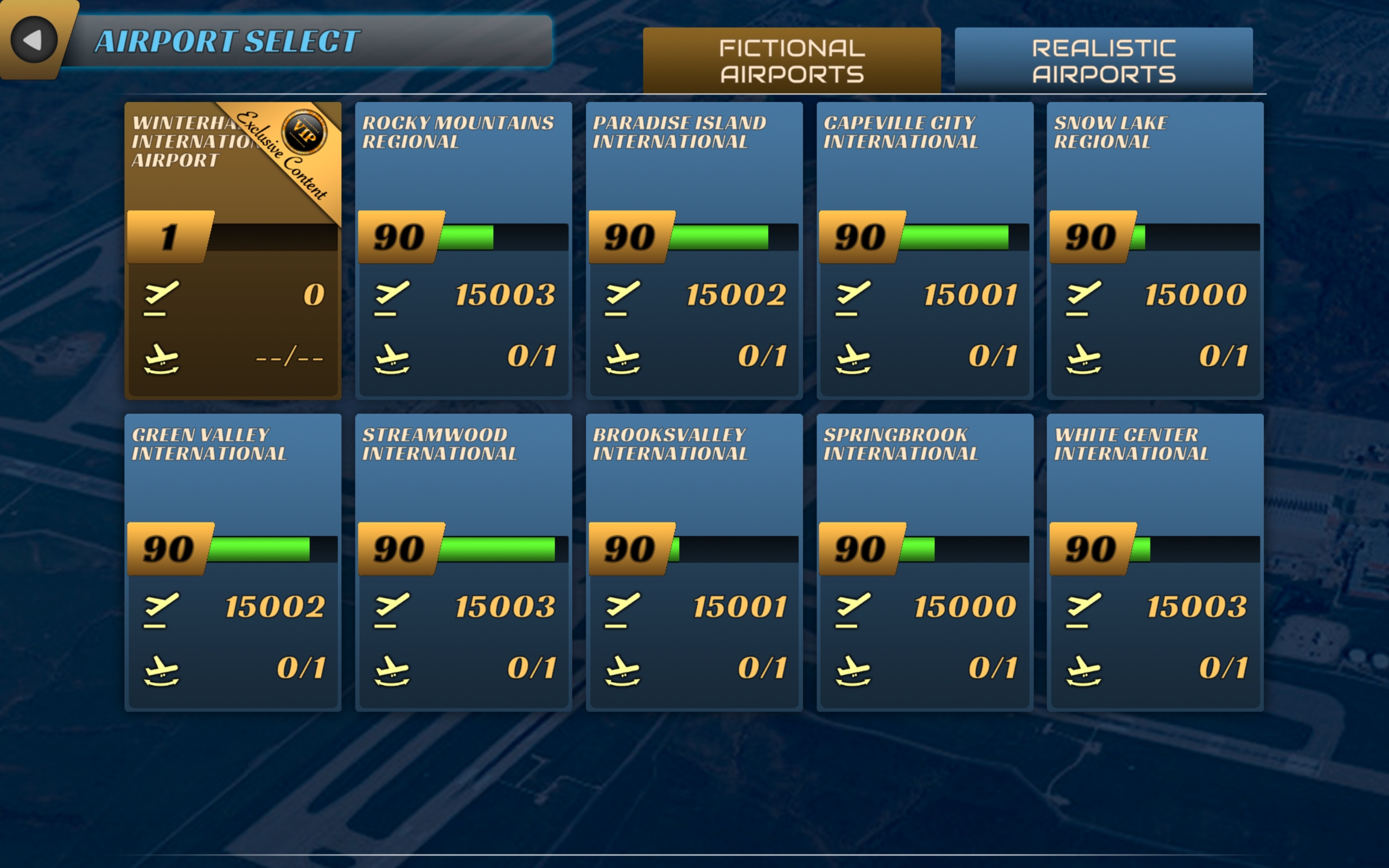Screen dimensions: 1389x868
Task: Pick Brooksvalley International airport
Action: click(694, 563)
